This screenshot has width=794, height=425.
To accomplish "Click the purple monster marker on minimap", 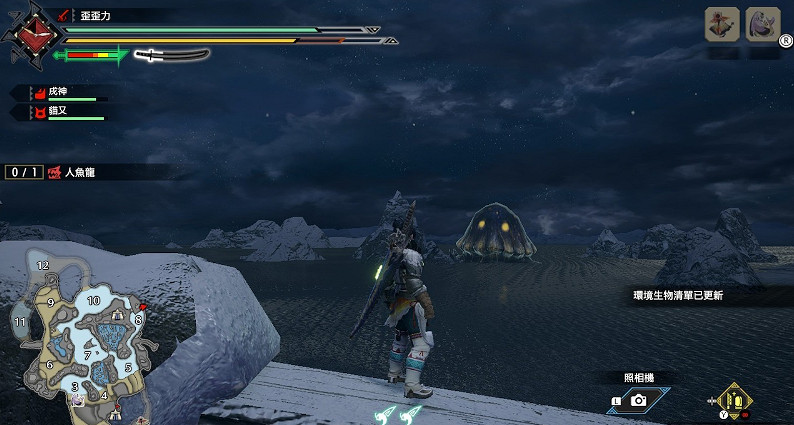I will click(76, 399).
